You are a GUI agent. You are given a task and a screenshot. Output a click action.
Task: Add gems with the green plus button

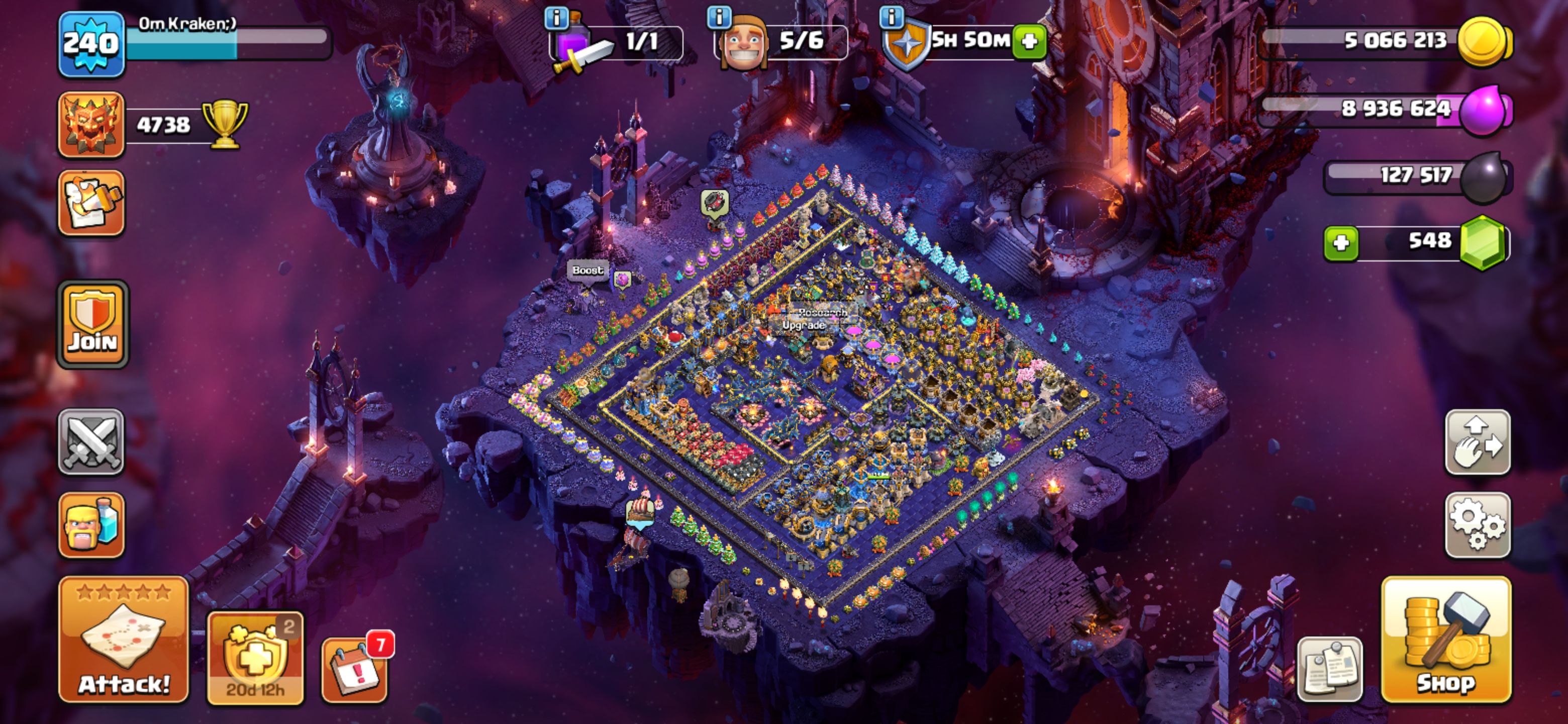click(1341, 243)
